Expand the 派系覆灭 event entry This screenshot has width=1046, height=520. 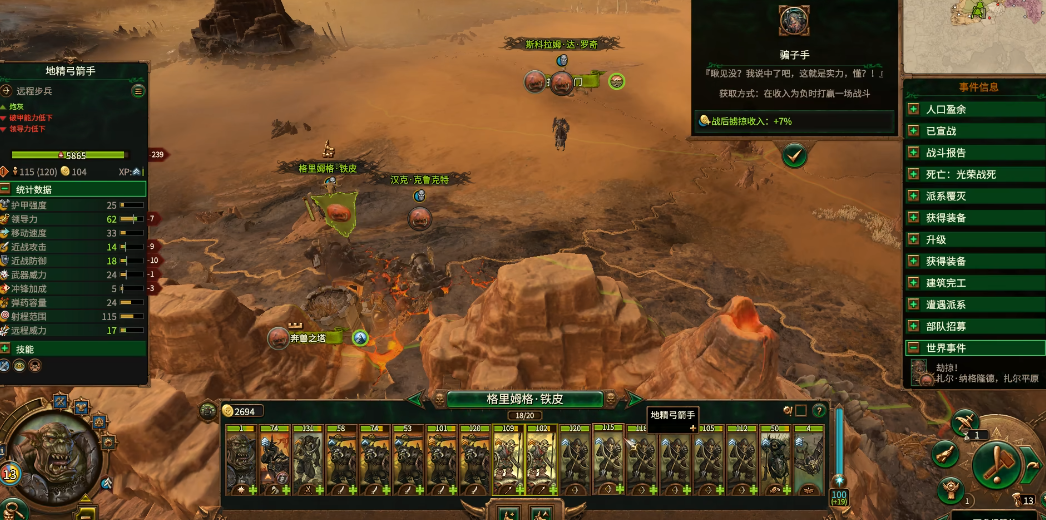click(x=913, y=196)
